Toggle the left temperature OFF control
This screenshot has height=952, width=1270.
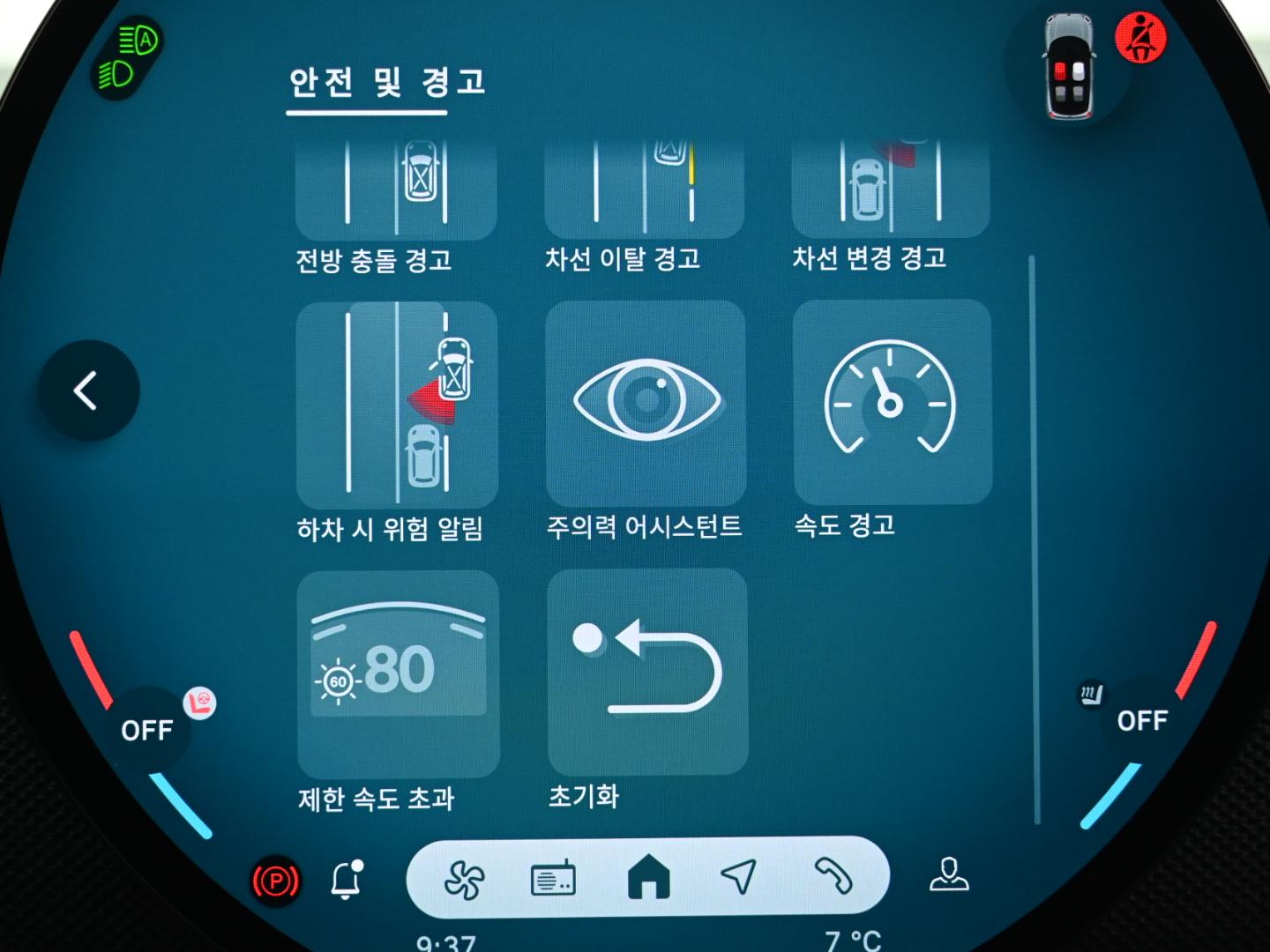(x=146, y=730)
